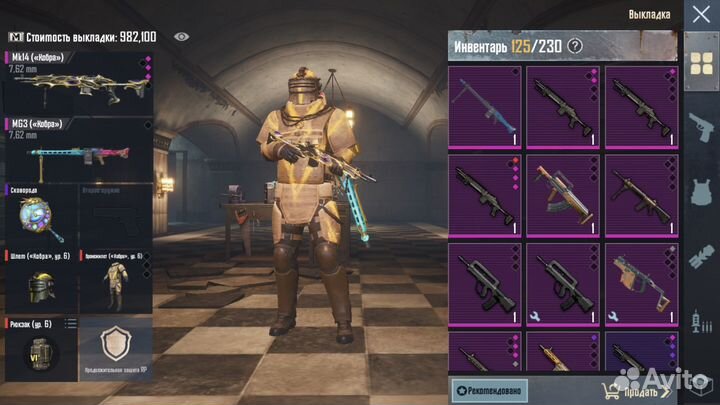Viewport: 720px width, 405px height.
Task: Select the Mk14 Cobra weapon slot
Action: coord(77,83)
